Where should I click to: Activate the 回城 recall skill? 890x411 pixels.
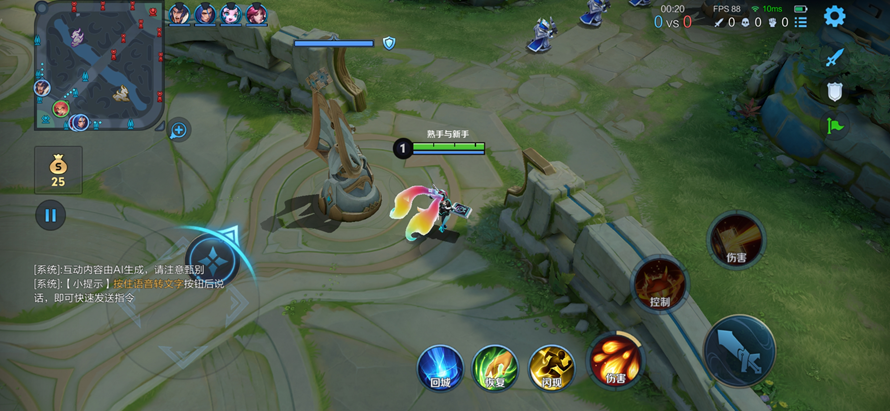pos(440,366)
